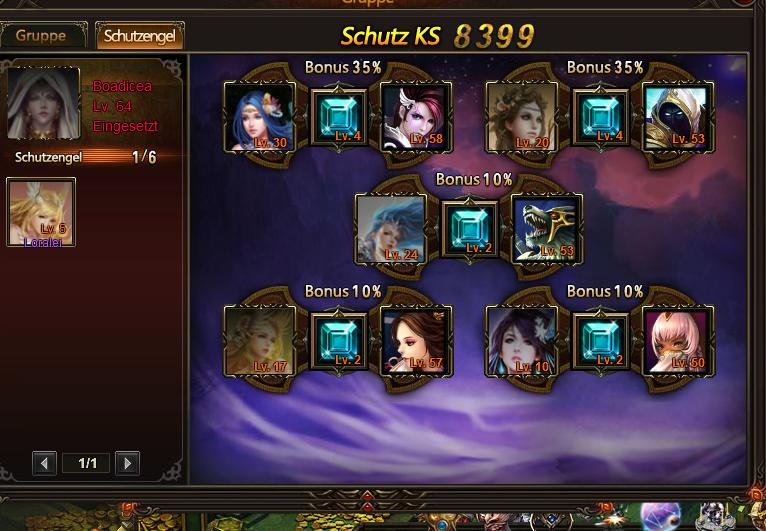Screen dimensions: 766x531
Task: Choose the Loralei angel card
Action: (41, 212)
